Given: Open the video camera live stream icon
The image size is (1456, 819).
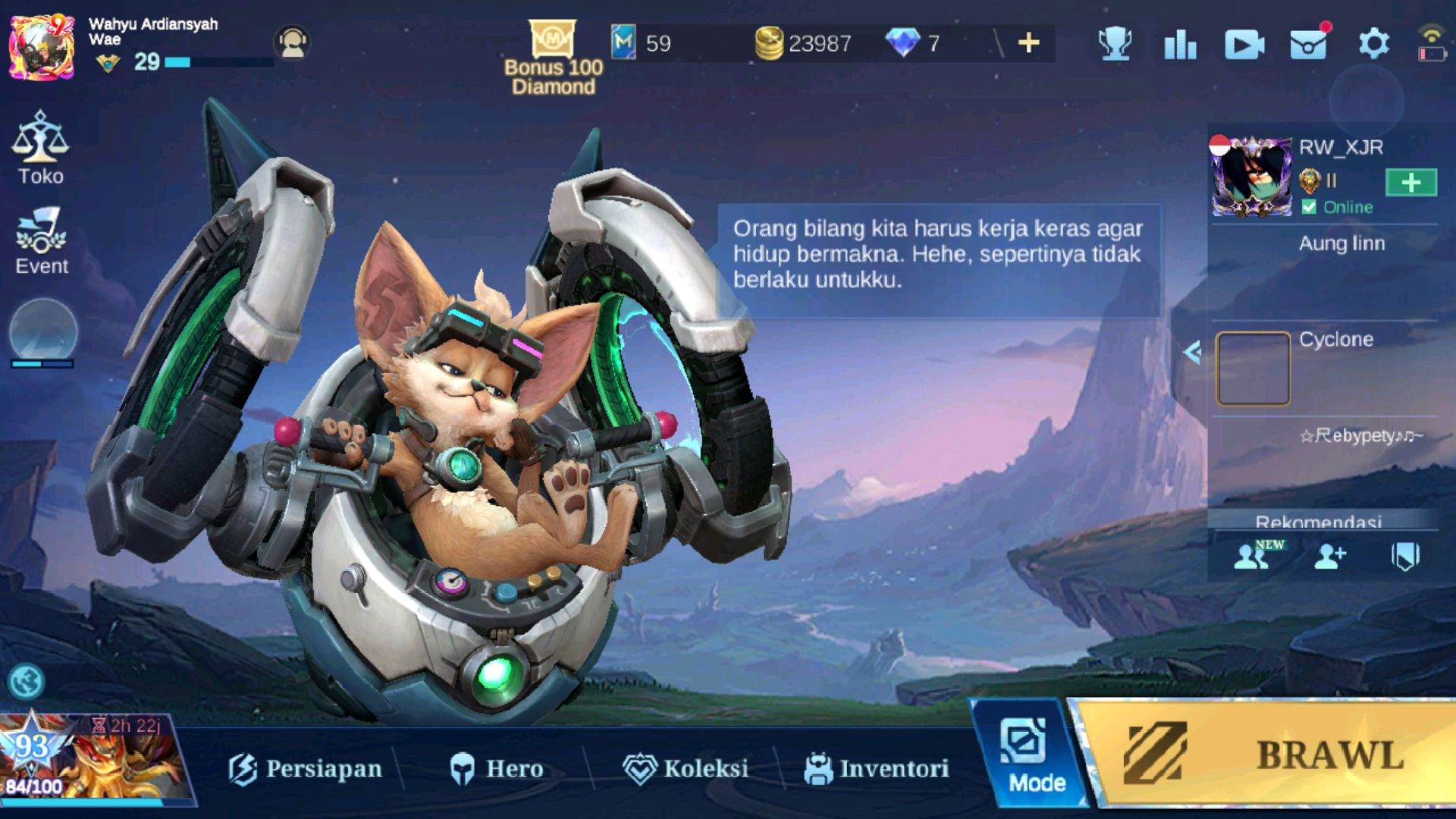Looking at the screenshot, I should point(1244,45).
